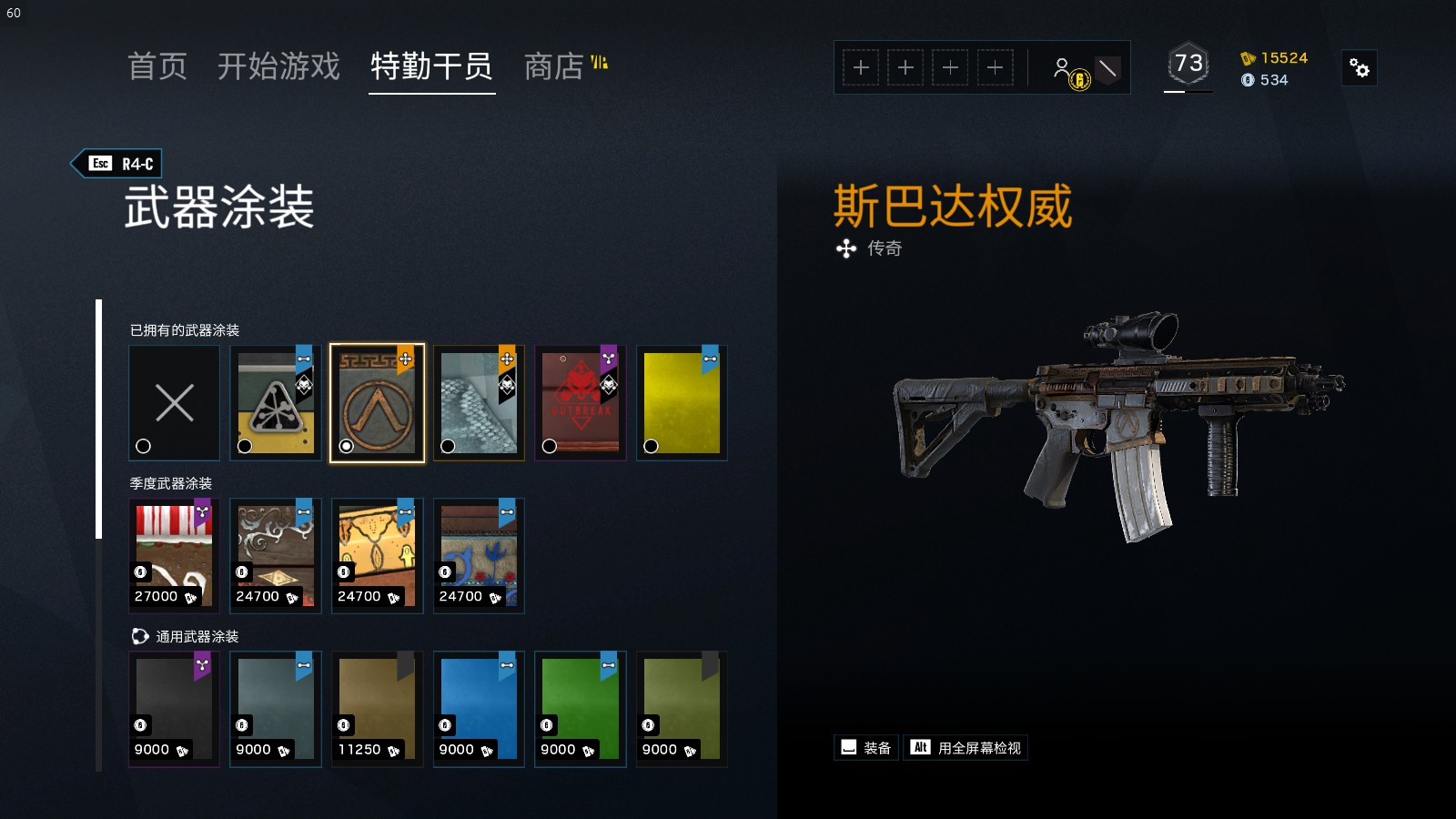
Task: Open the 首页 home tab
Action: pyautogui.click(x=157, y=66)
